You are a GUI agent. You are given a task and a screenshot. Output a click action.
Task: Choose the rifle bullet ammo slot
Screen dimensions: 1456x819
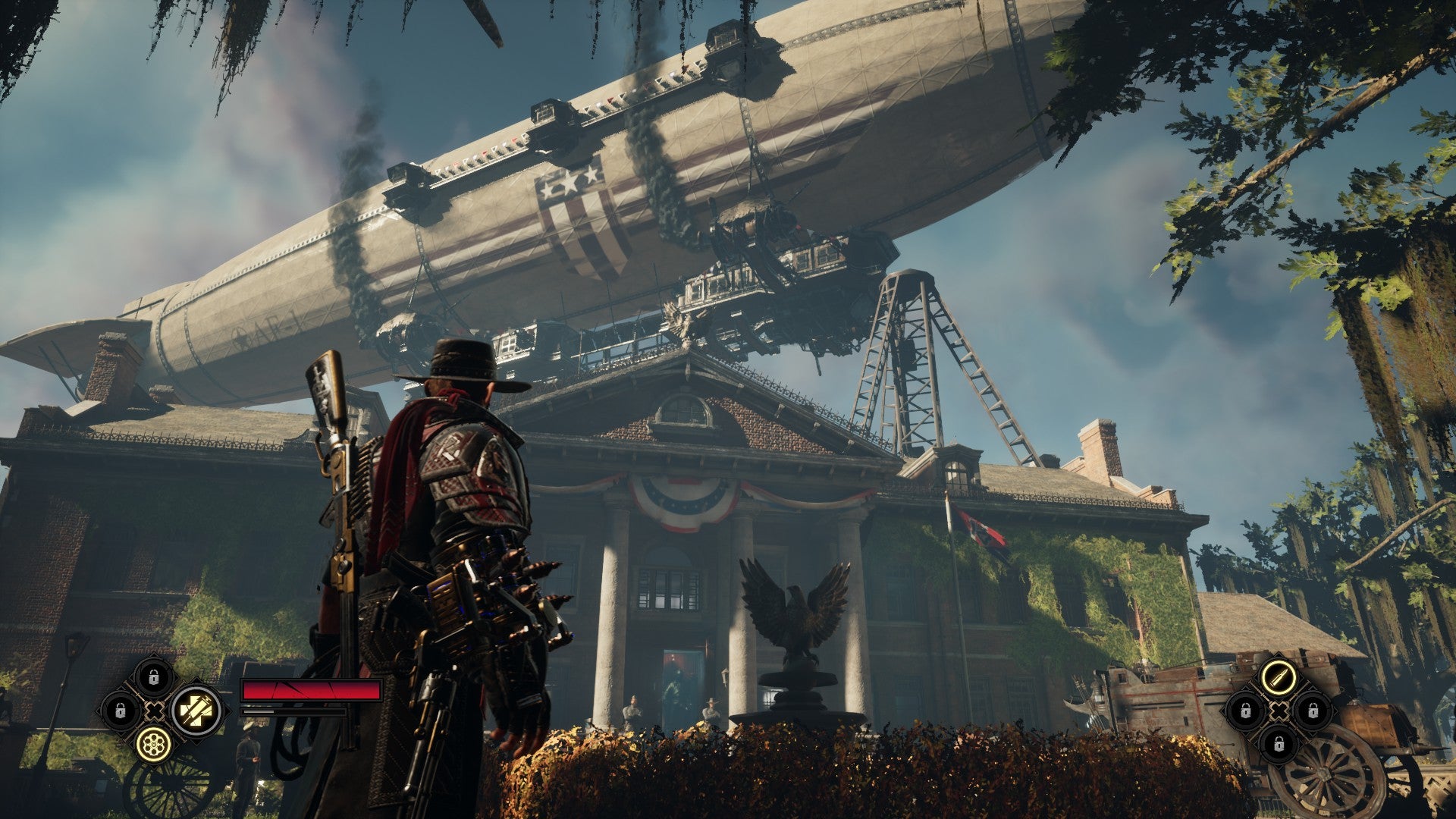click(x=1279, y=676)
